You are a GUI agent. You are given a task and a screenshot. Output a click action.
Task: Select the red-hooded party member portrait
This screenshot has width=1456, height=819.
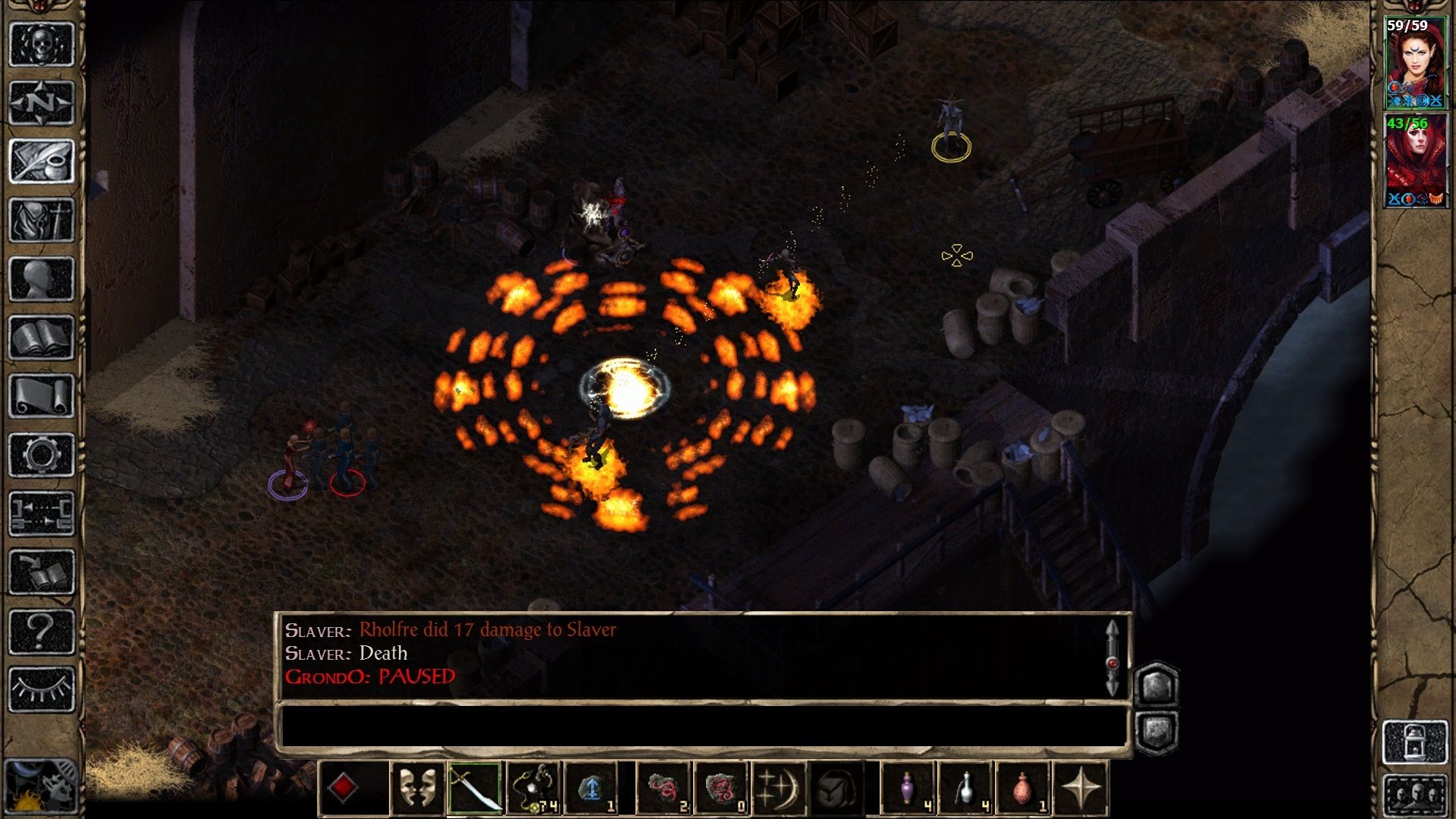[x=1415, y=161]
